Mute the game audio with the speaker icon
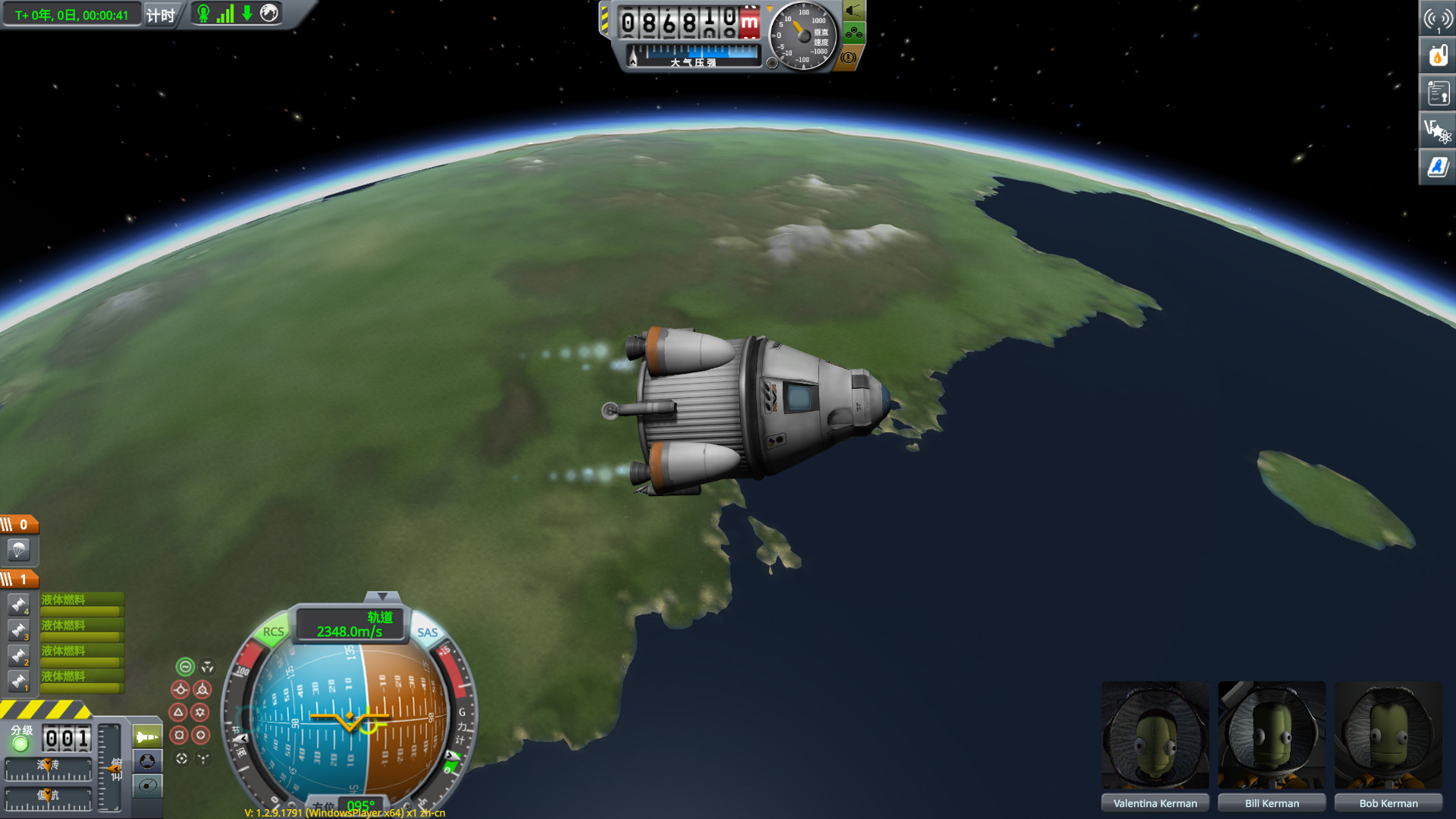 click(854, 11)
